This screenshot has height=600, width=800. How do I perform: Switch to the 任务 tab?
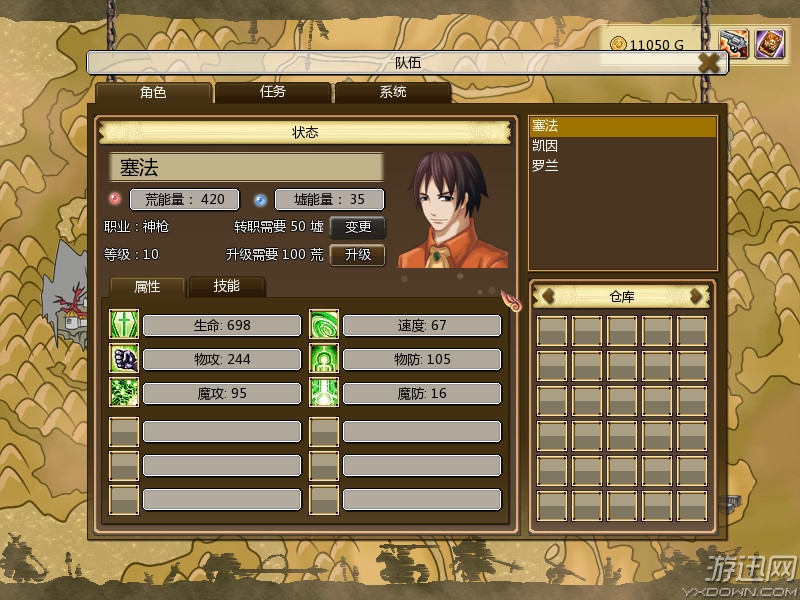pyautogui.click(x=273, y=93)
